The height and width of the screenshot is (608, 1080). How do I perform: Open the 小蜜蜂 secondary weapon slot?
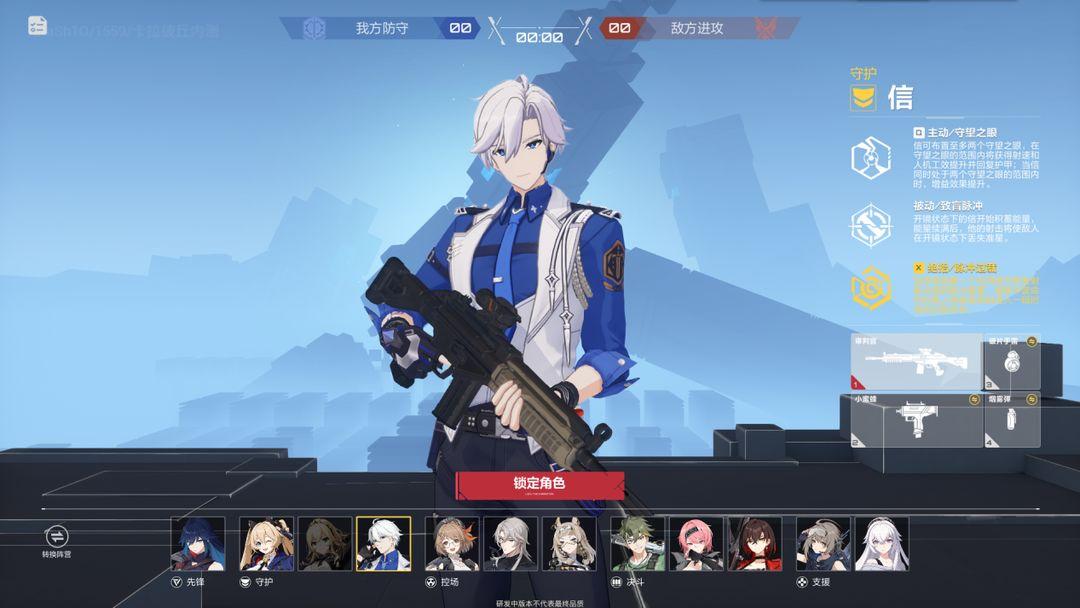click(915, 420)
